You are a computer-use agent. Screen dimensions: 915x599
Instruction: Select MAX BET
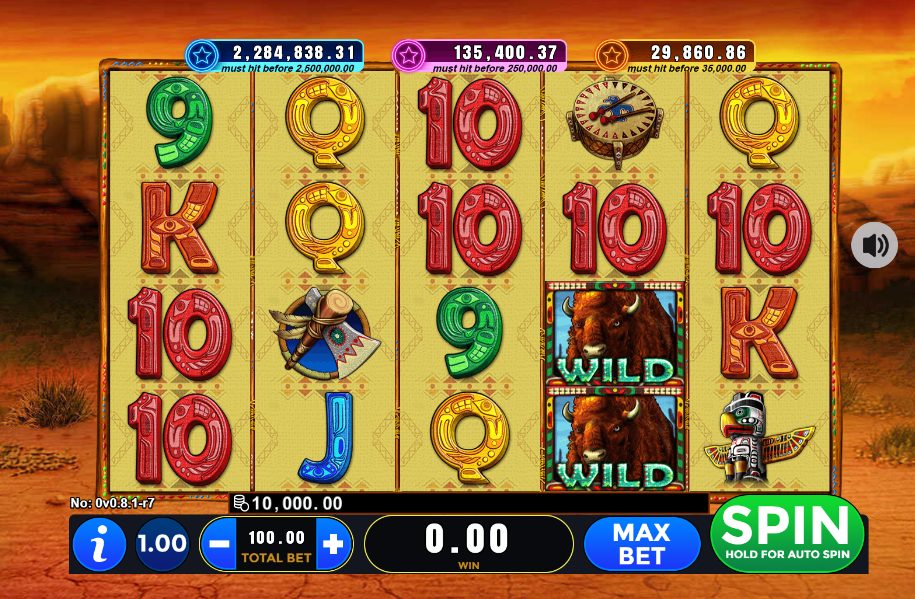(x=641, y=544)
